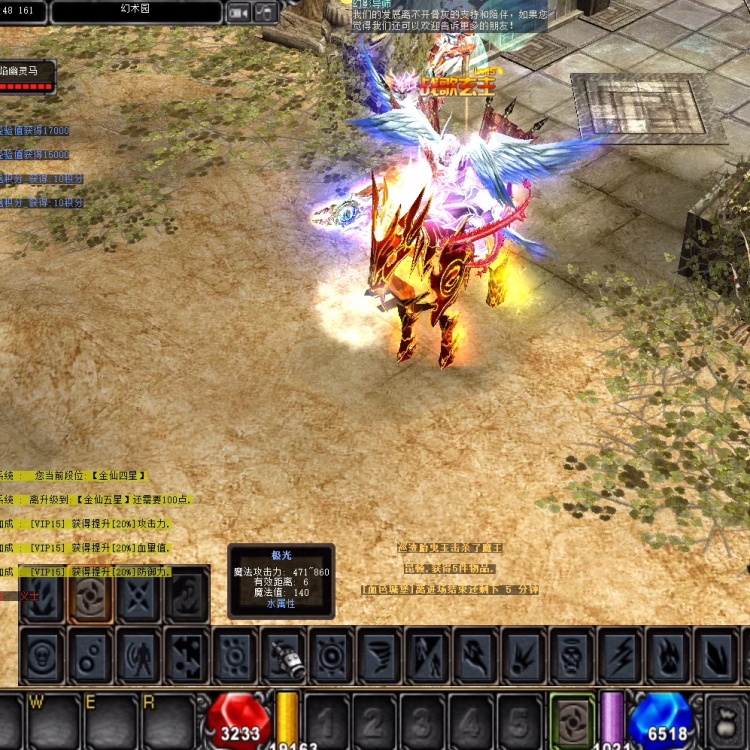
Task: Click the hotkey slot labeled R
Action: click(x=166, y=718)
